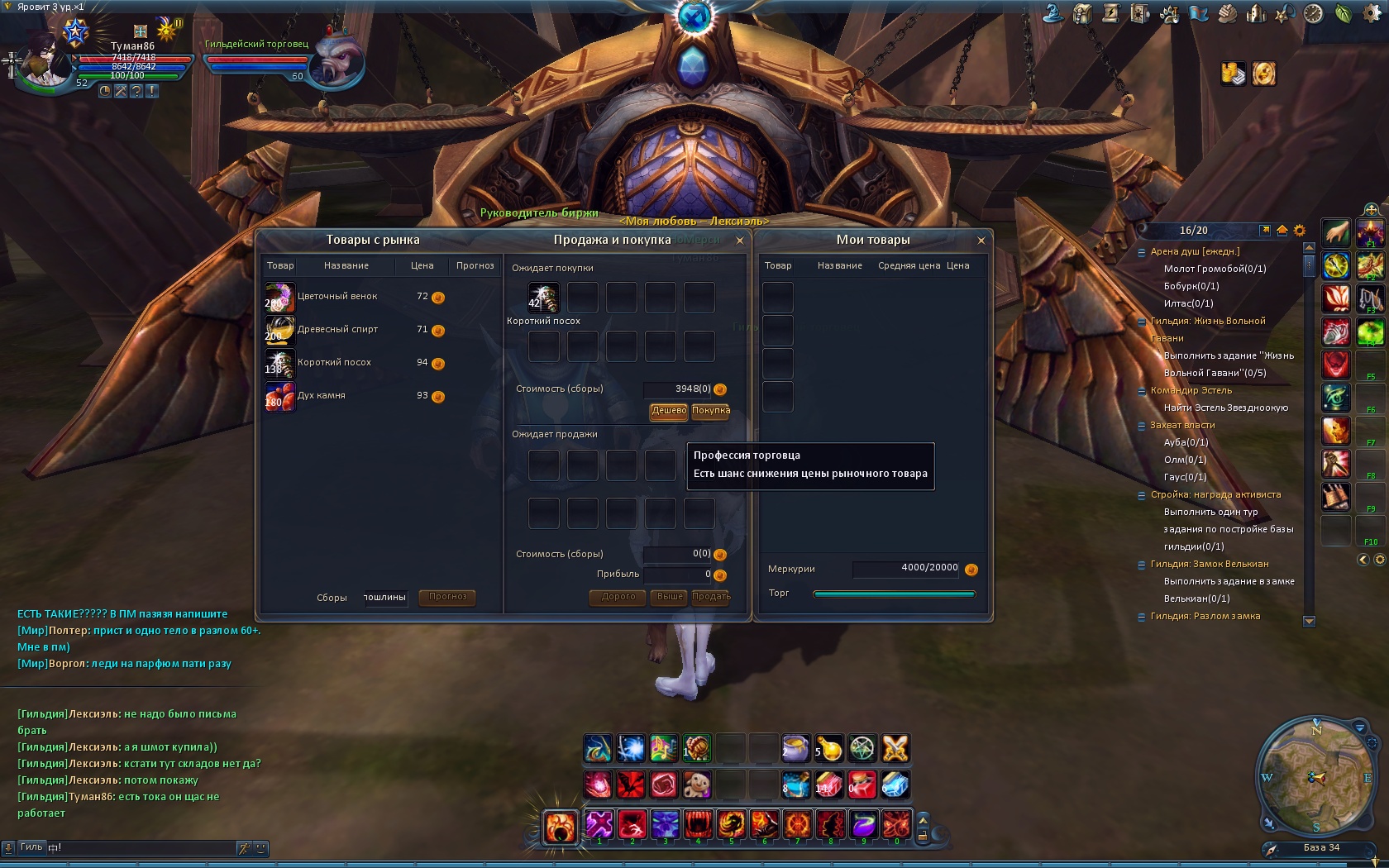The width and height of the screenshot is (1389, 868).
Task: Open the minimap
Action: (1315, 777)
